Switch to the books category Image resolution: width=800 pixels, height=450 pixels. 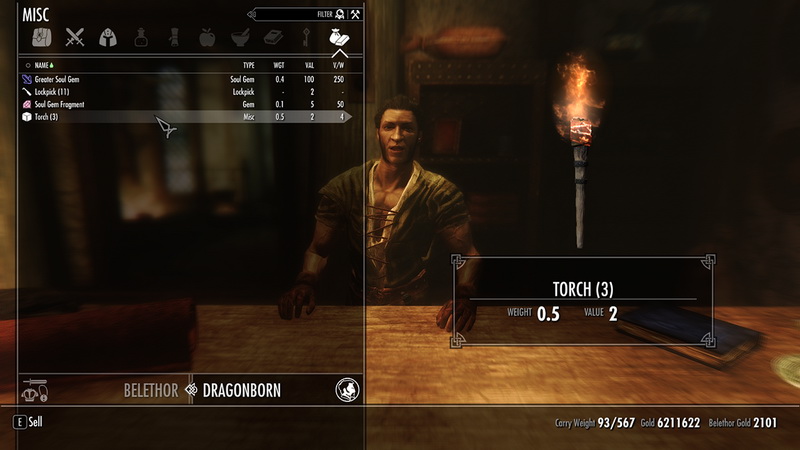(272, 38)
